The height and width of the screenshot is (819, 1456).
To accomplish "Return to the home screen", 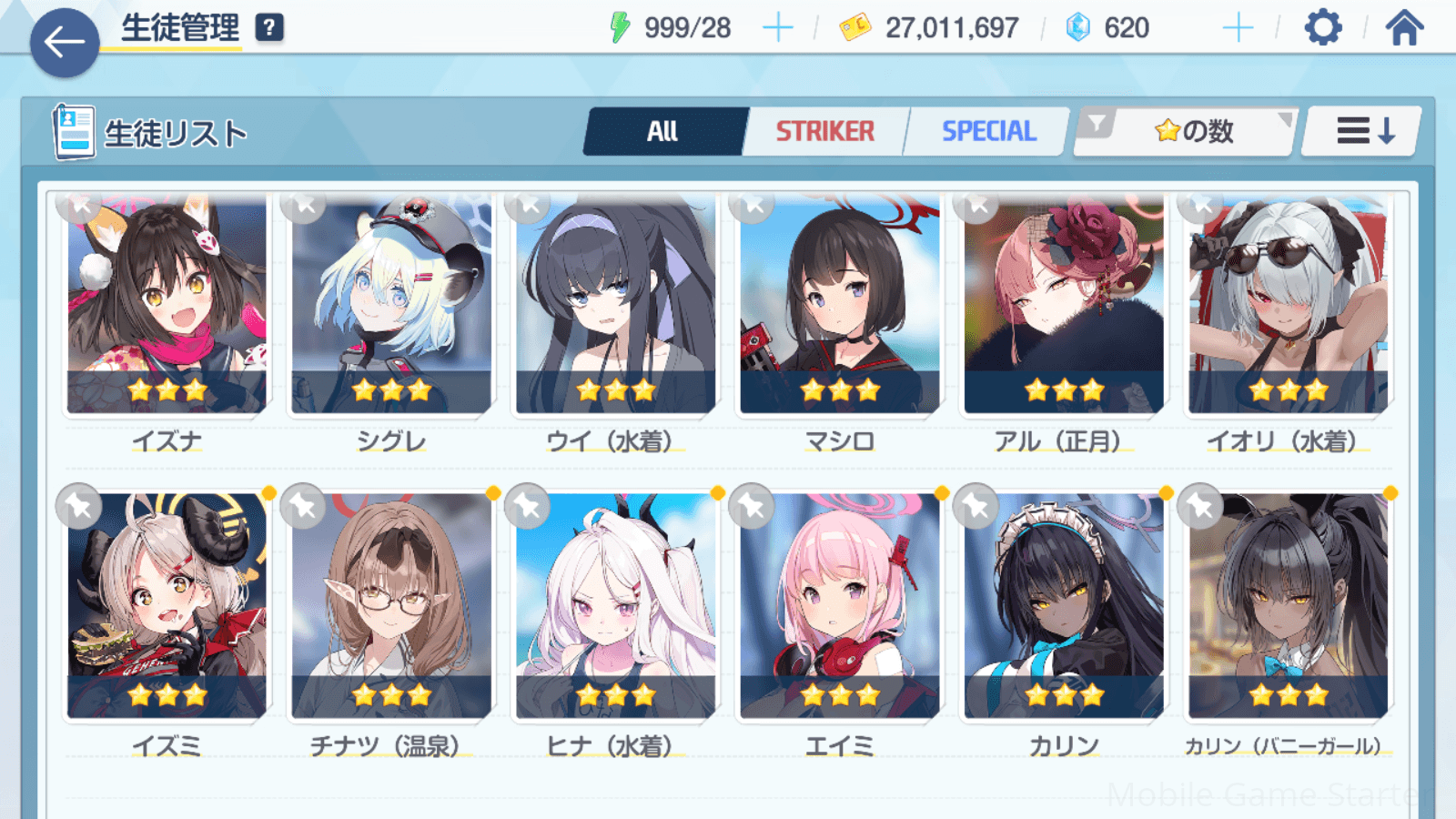I will pyautogui.click(x=1404, y=28).
